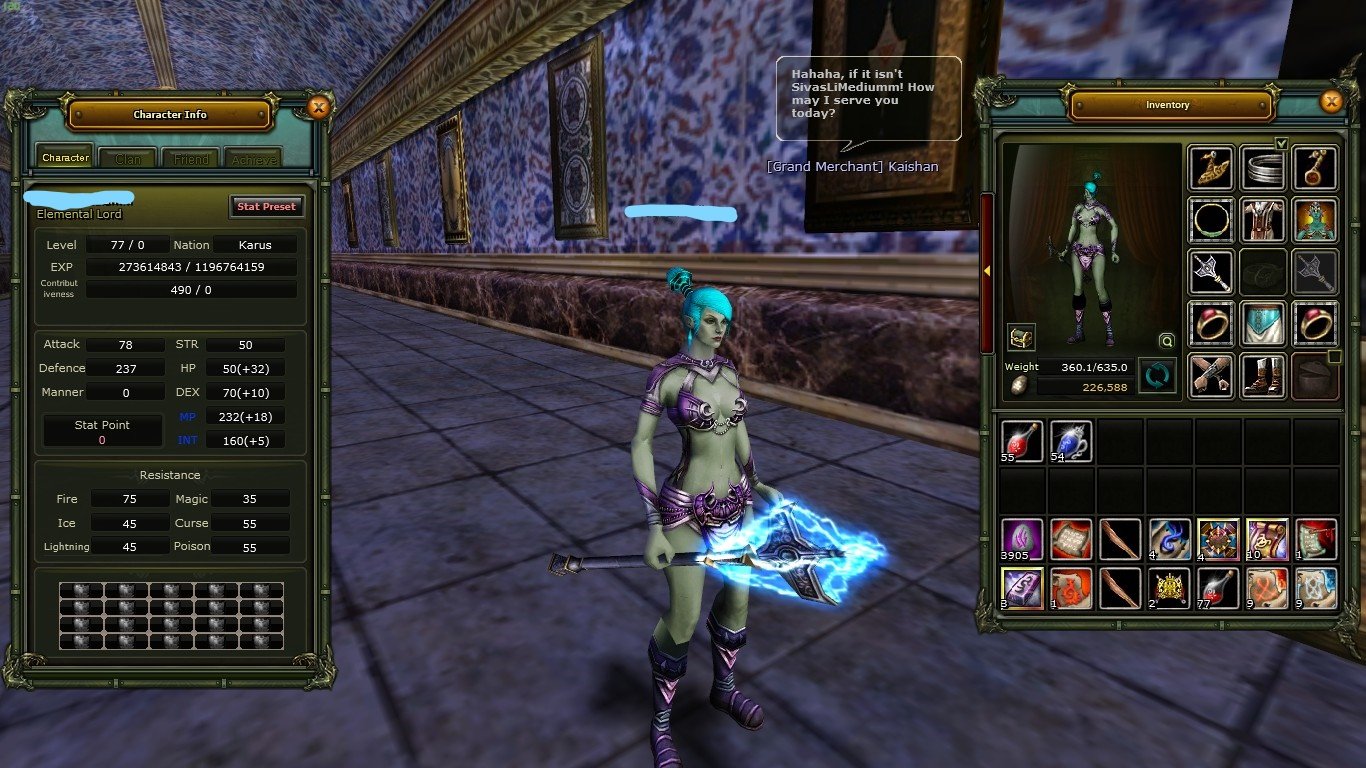Open the Friend tab
Image resolution: width=1366 pixels, height=768 pixels.
191,158
